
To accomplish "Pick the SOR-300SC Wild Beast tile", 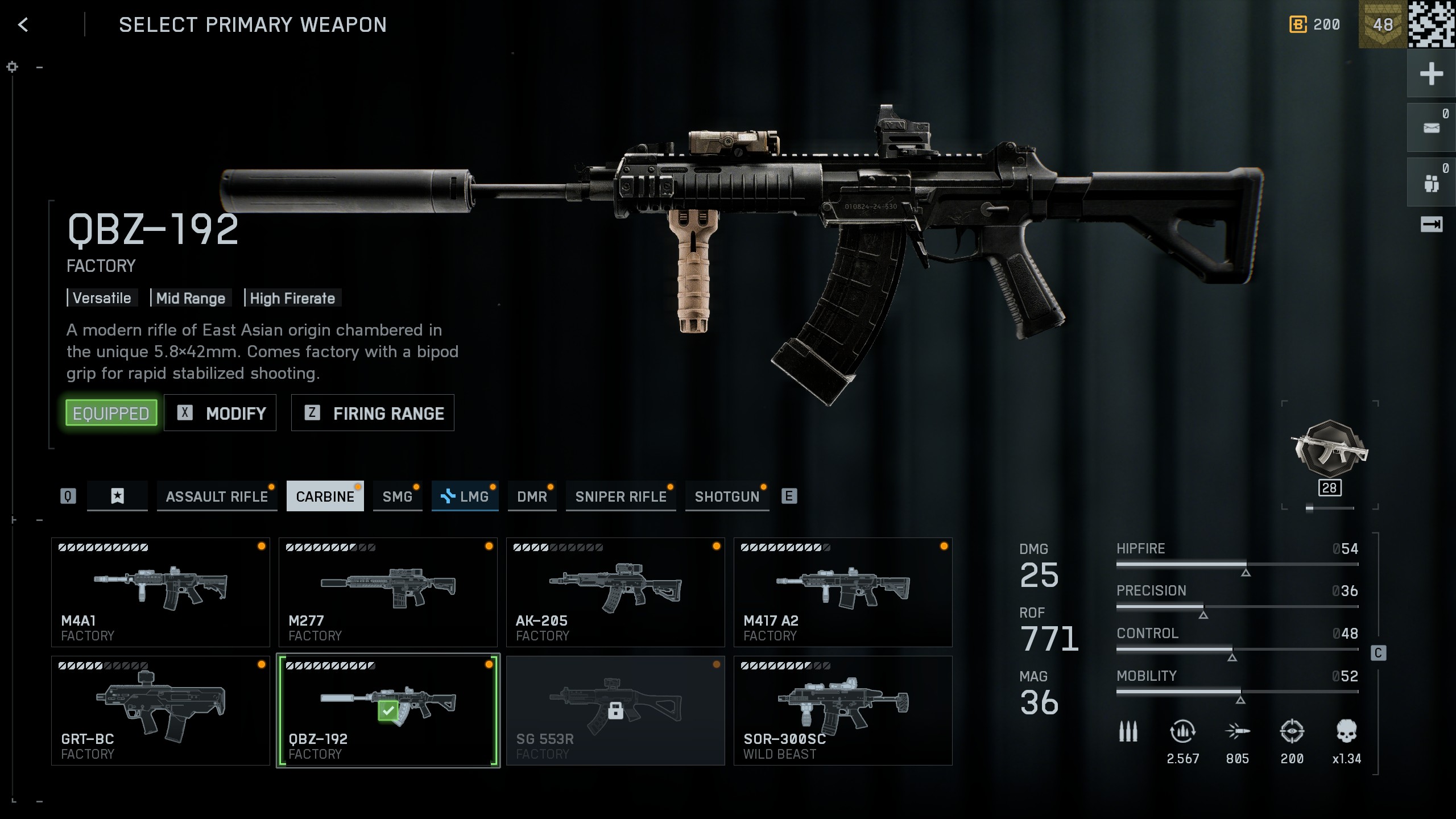I will [x=843, y=710].
